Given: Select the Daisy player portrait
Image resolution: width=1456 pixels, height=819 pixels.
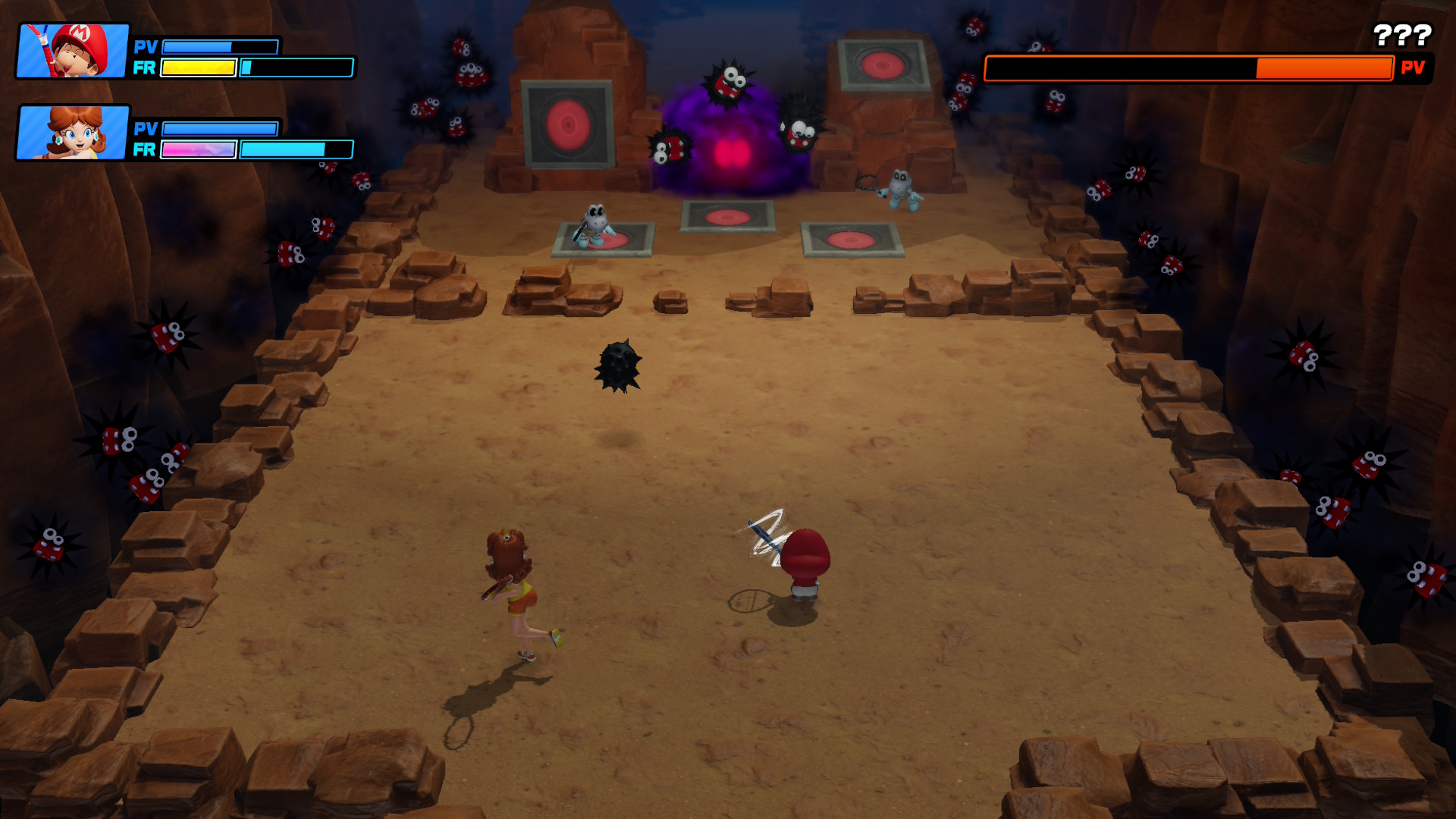Looking at the screenshot, I should pos(73,133).
